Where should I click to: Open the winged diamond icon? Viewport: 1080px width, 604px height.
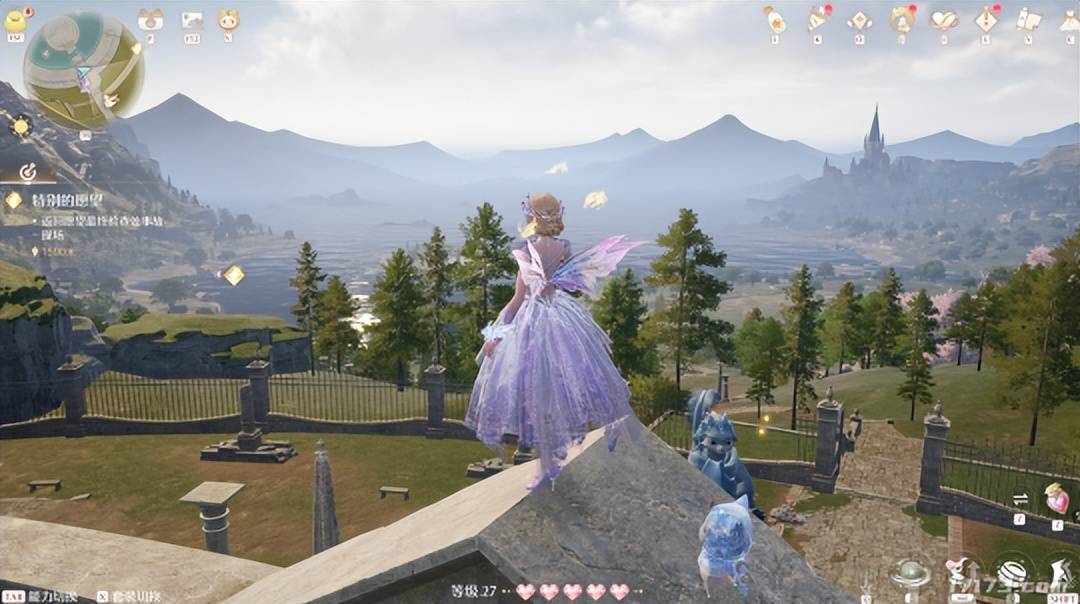(859, 20)
